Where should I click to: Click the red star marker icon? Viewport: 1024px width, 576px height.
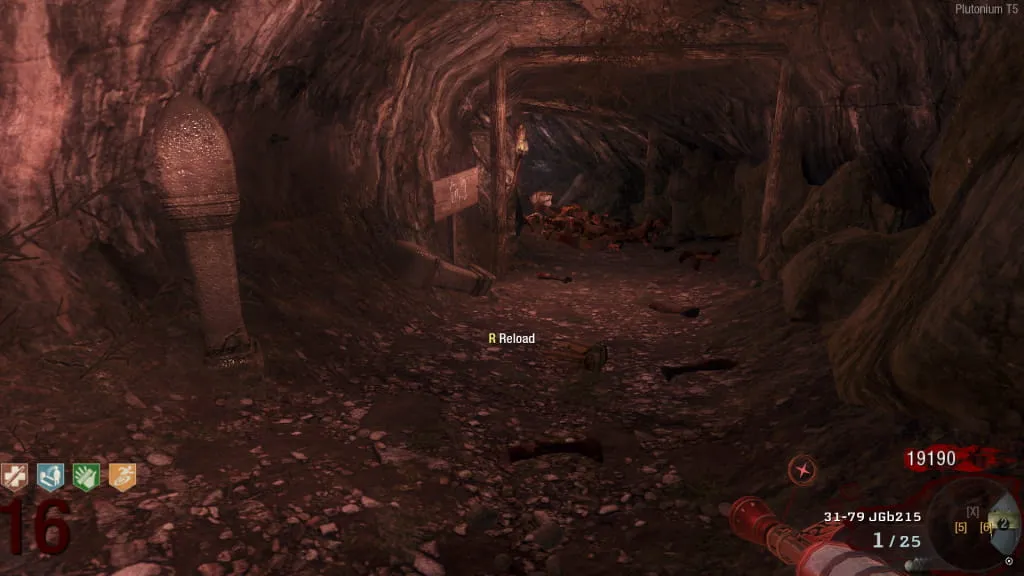click(x=801, y=469)
